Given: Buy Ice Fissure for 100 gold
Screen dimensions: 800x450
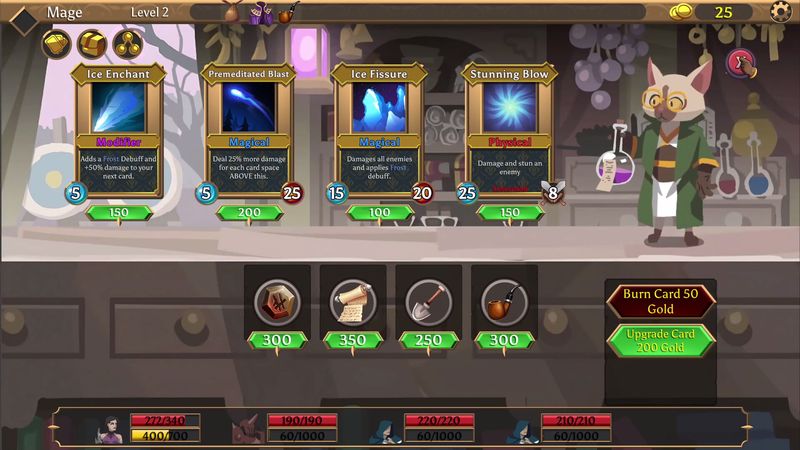Looking at the screenshot, I should pyautogui.click(x=378, y=212).
